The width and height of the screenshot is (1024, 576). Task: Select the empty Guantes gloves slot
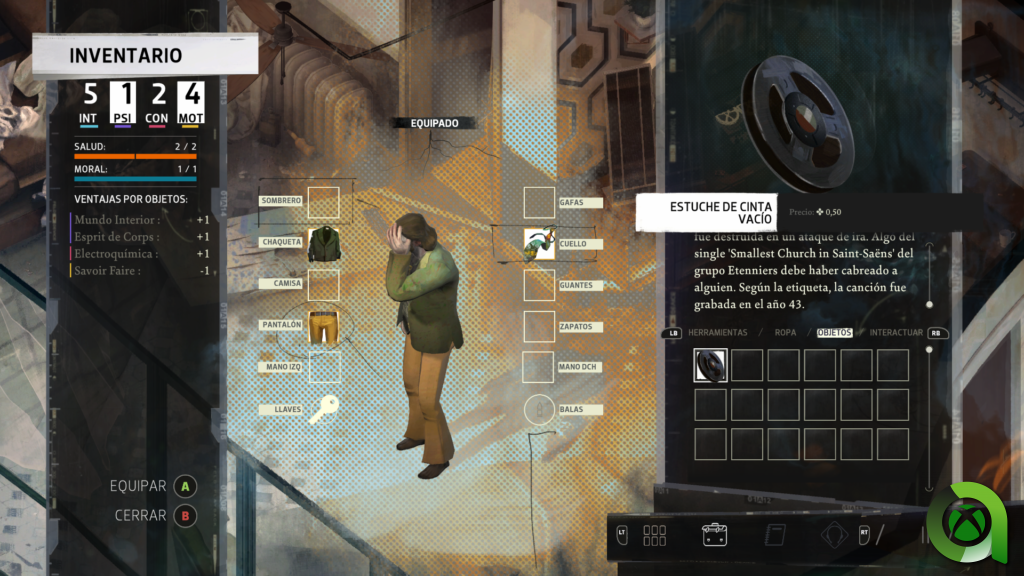tap(540, 285)
